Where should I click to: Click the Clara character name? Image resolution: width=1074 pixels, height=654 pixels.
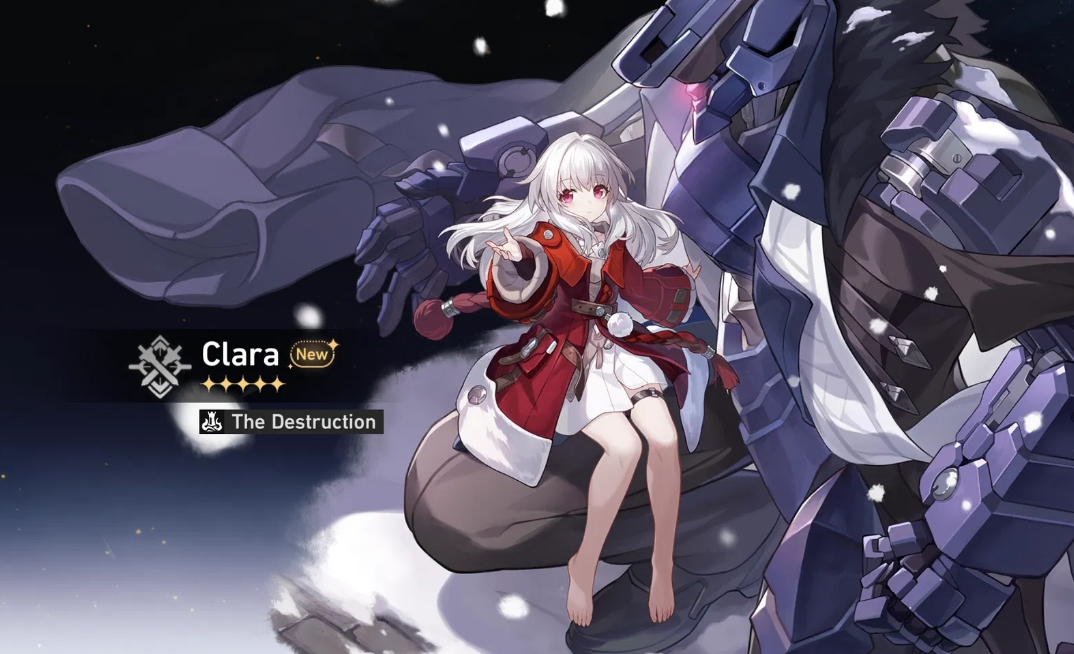click(x=240, y=354)
